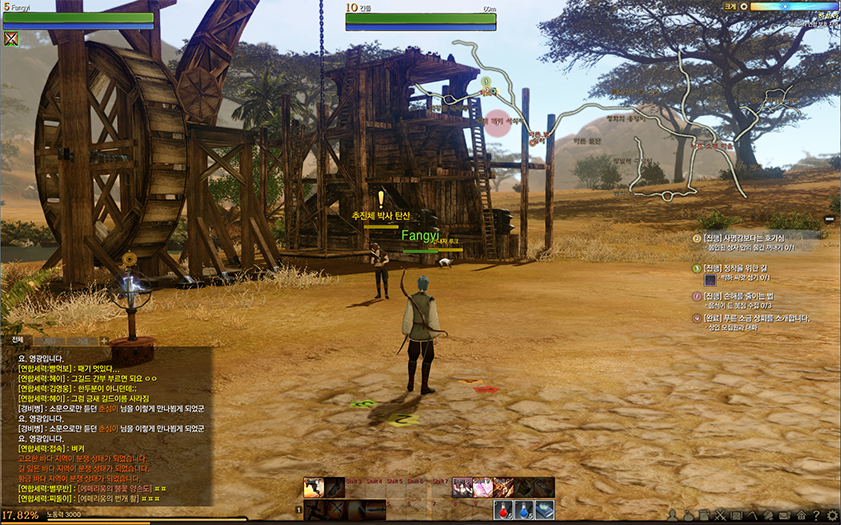This screenshot has height=525, width=841.
Task: Activate the first skill on the upper hotbar
Action: pyautogui.click(x=312, y=487)
